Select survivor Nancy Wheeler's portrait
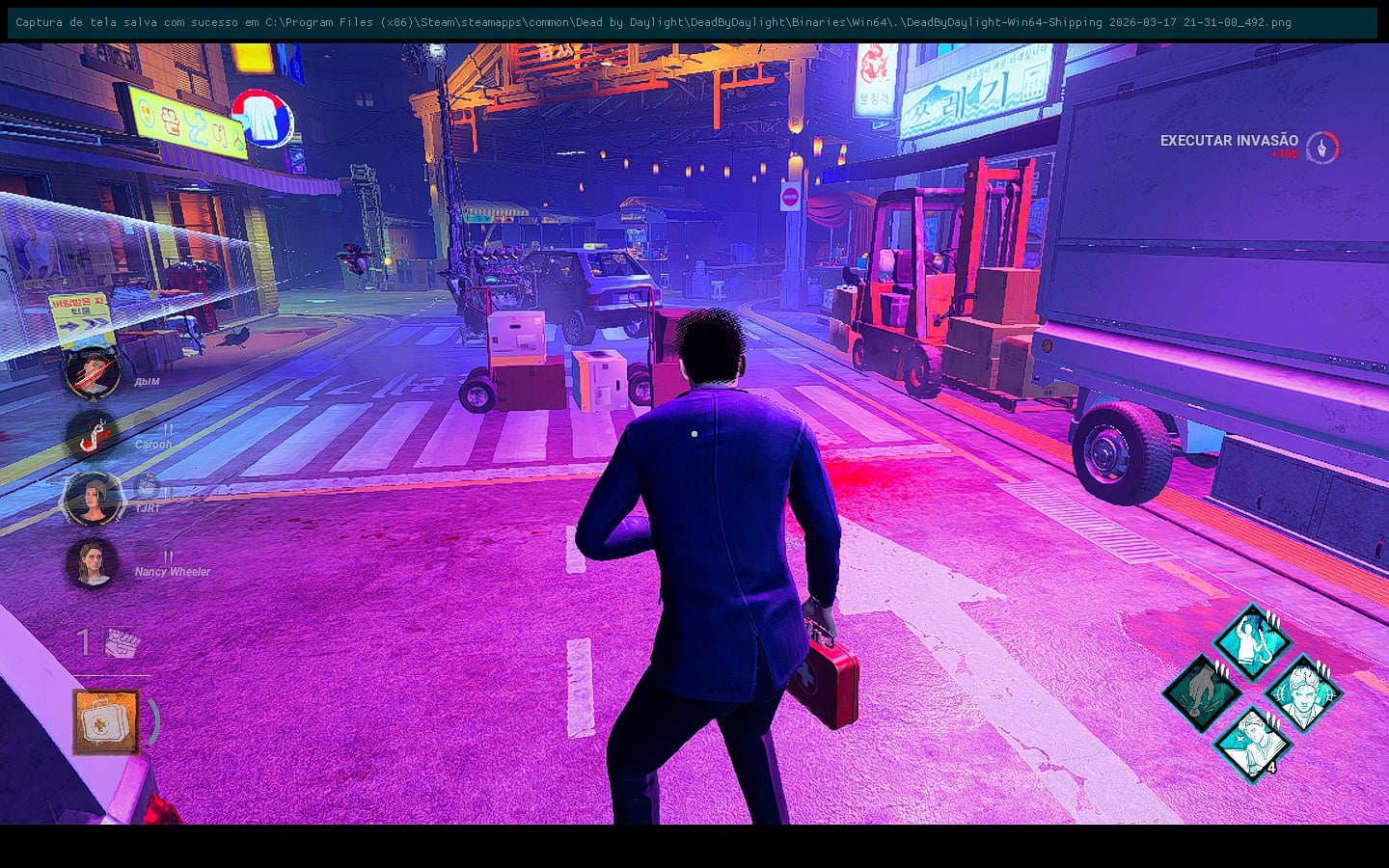The width and height of the screenshot is (1389, 868). pyautogui.click(x=93, y=563)
